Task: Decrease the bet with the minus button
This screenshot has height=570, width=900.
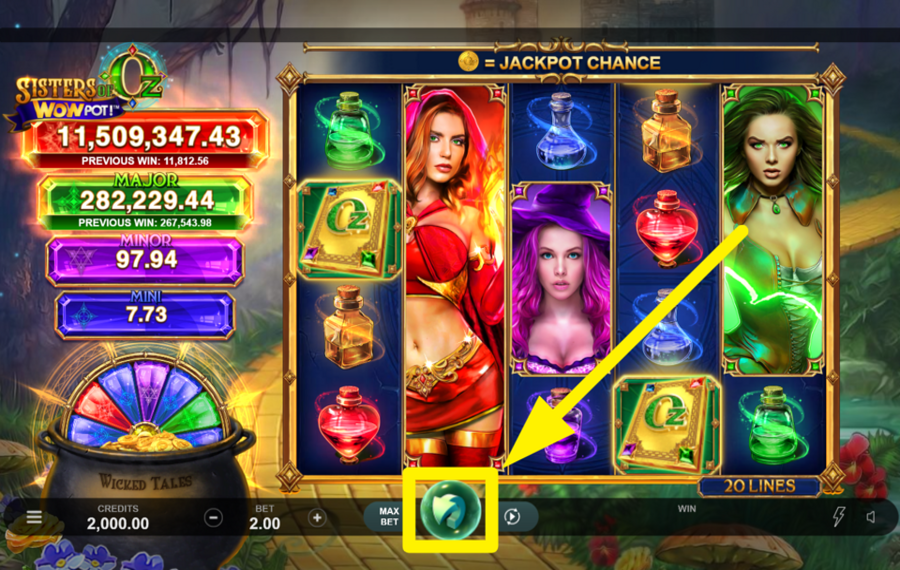Action: click(x=213, y=517)
